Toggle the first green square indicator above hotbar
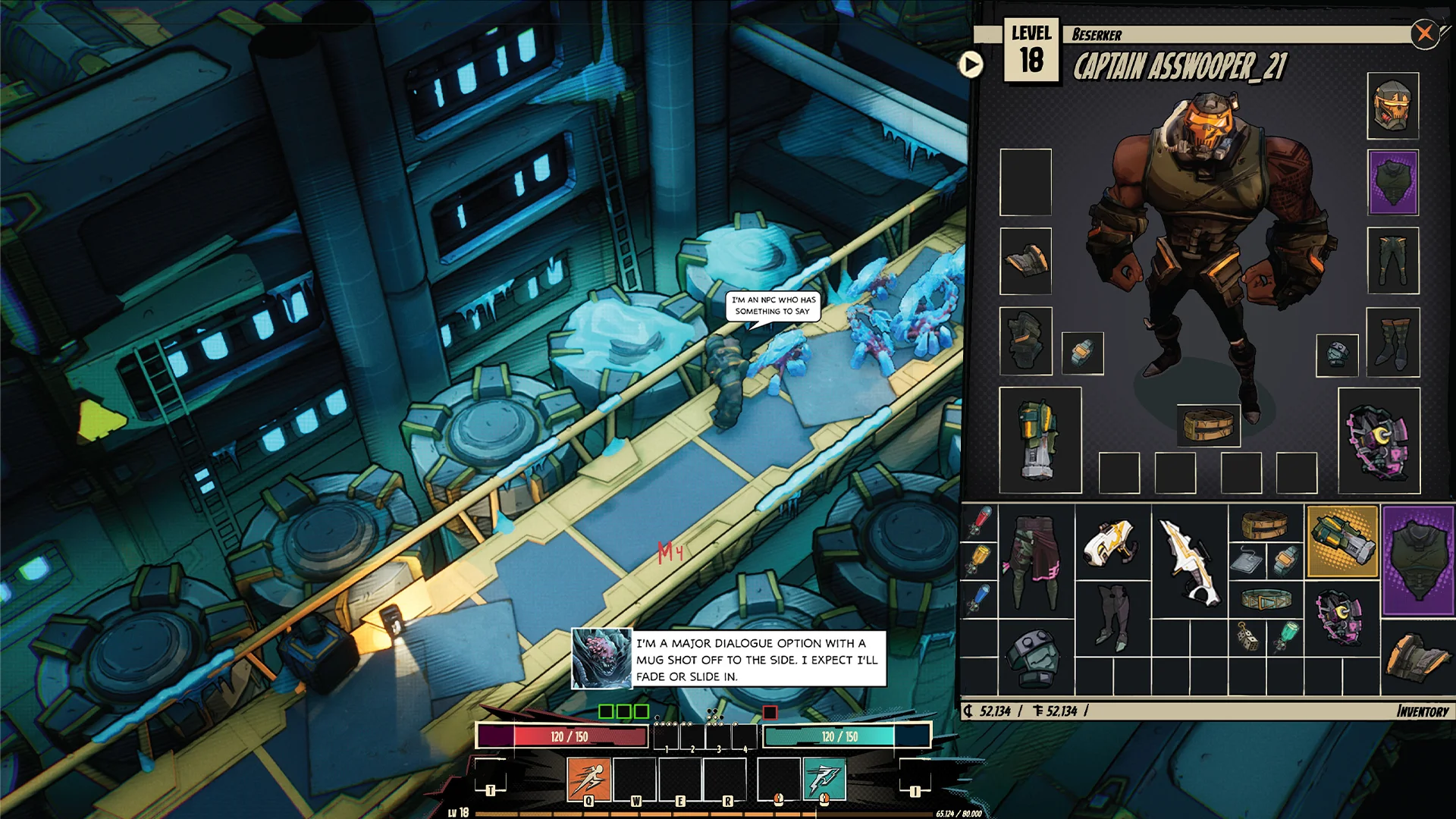1456x819 pixels. (607, 711)
